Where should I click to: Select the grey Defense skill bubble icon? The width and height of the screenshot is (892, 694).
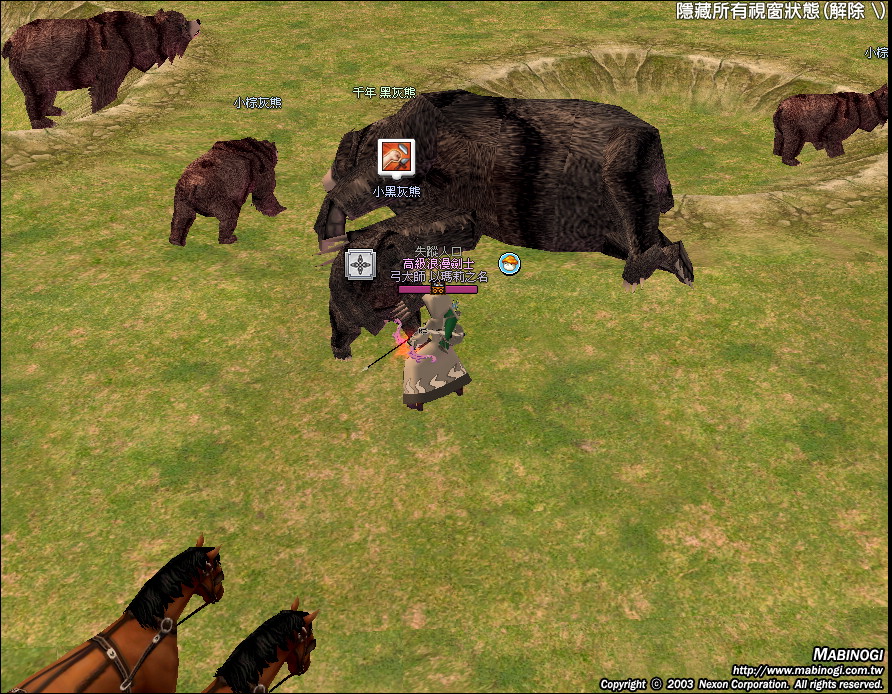pos(360,264)
